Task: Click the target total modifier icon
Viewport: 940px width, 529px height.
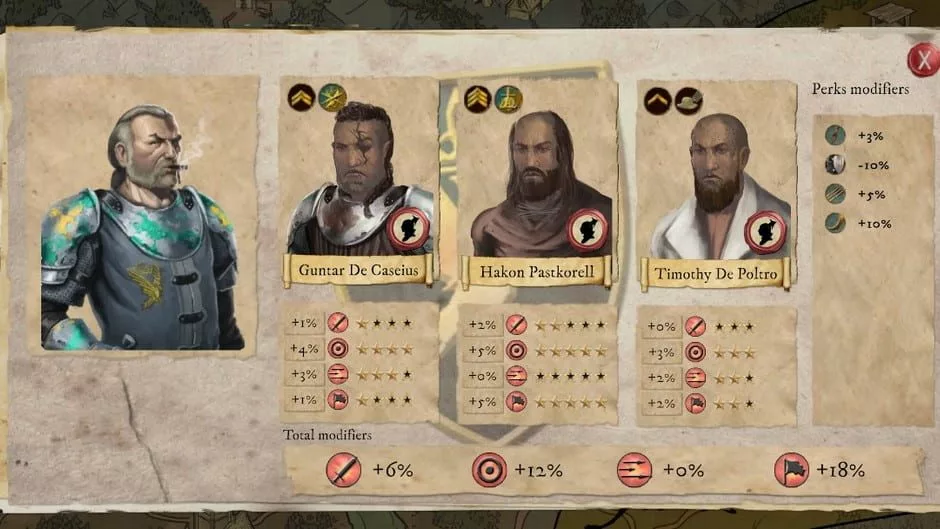Action: point(489,470)
